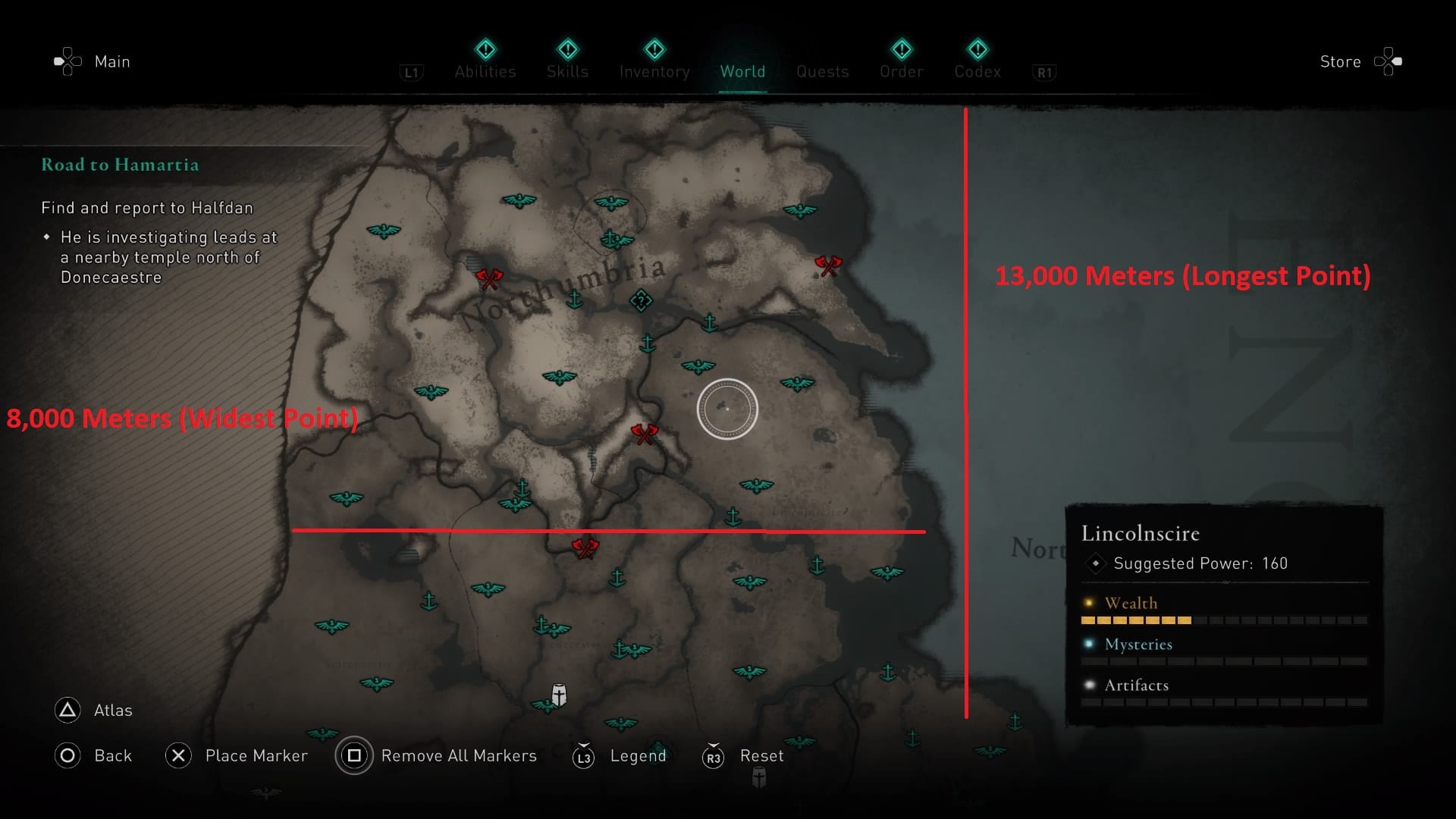Click the circular map cursor reticle
Viewport: 1456px width, 819px height.
[x=728, y=409]
